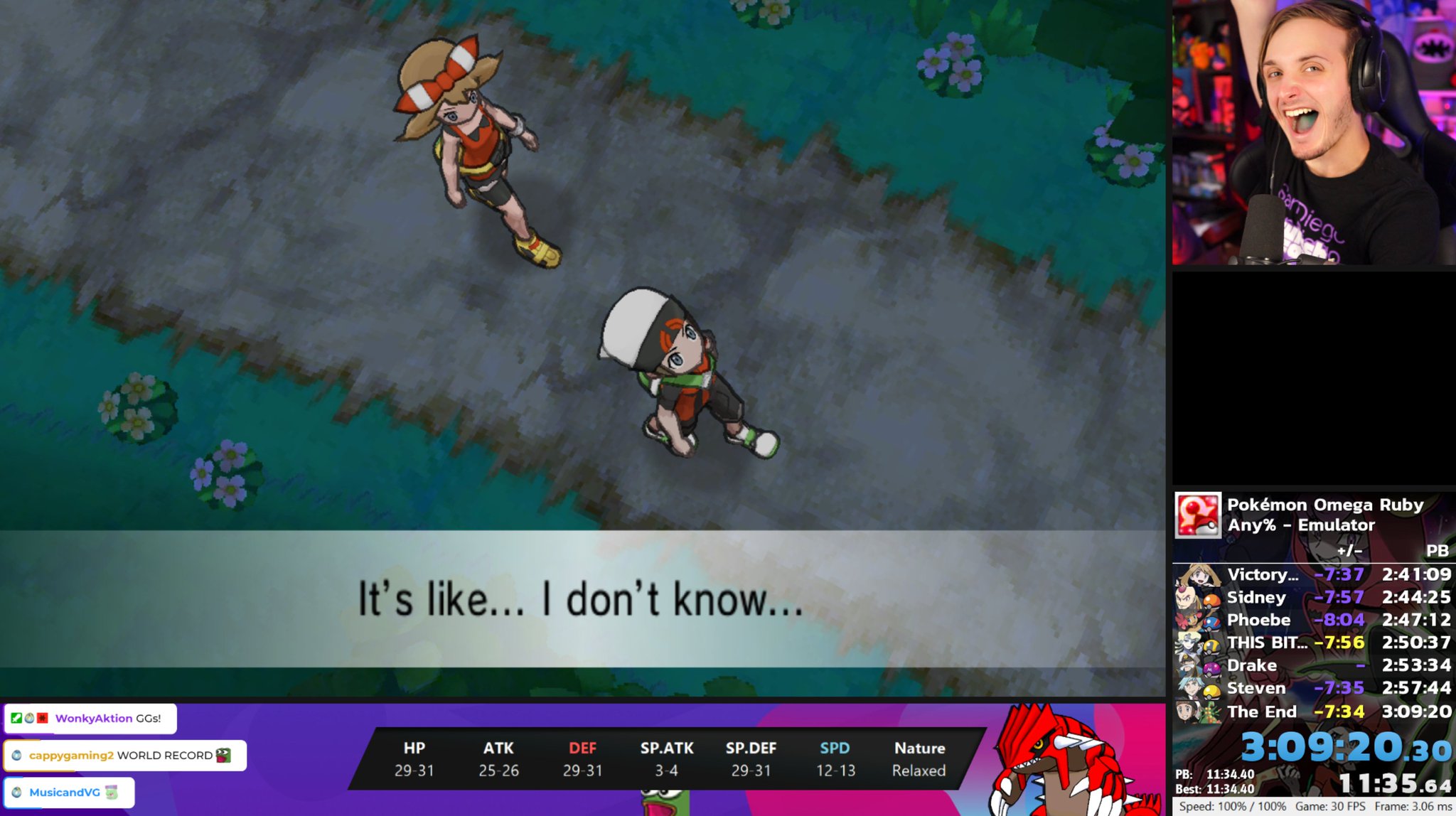The height and width of the screenshot is (816, 1456).
Task: Click the green moderator badge beside WonkyAktion
Action: (15, 718)
